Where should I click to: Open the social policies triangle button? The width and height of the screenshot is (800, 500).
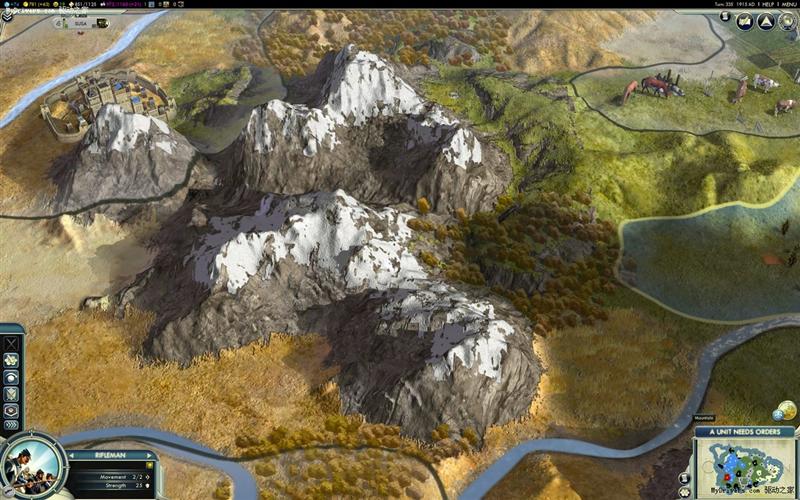tap(766, 21)
